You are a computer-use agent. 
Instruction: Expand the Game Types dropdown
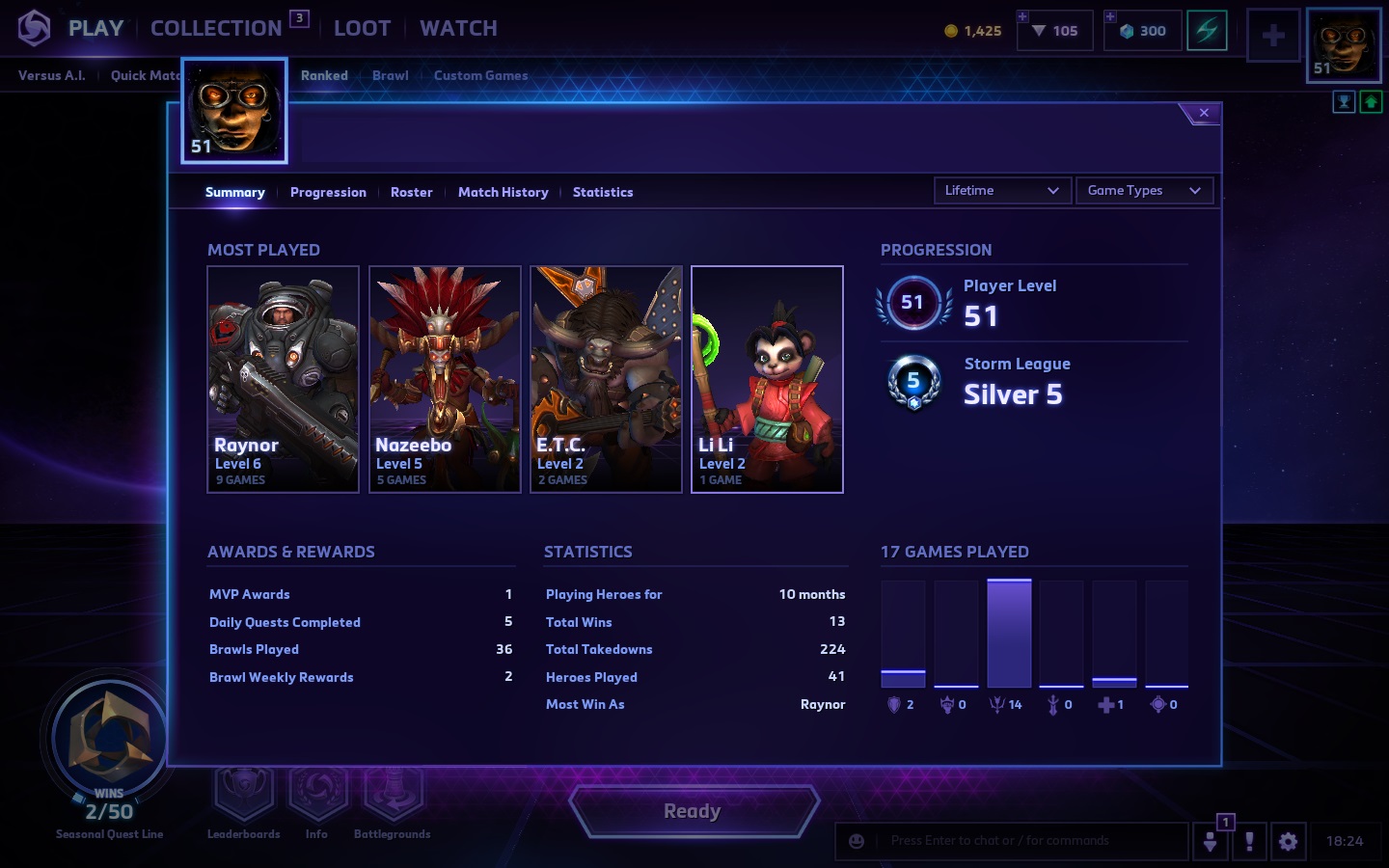coord(1143,191)
